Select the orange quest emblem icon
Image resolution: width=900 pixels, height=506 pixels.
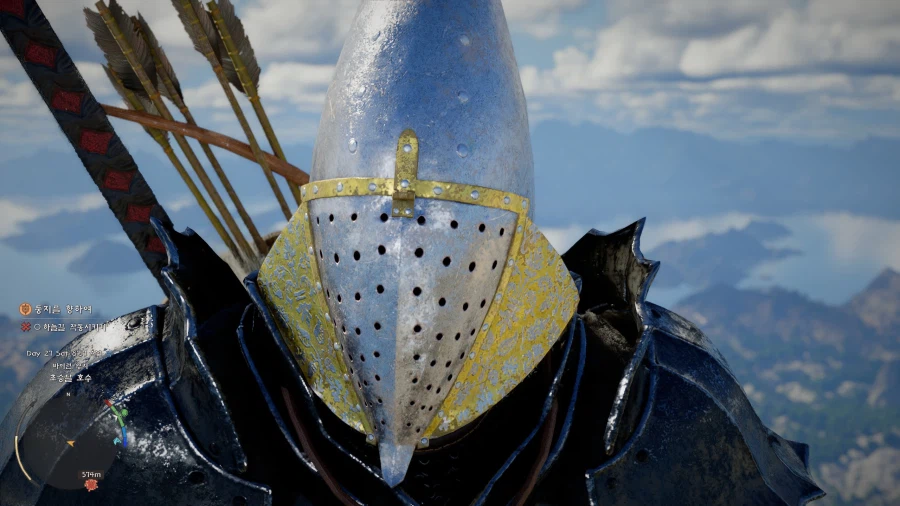[25, 310]
